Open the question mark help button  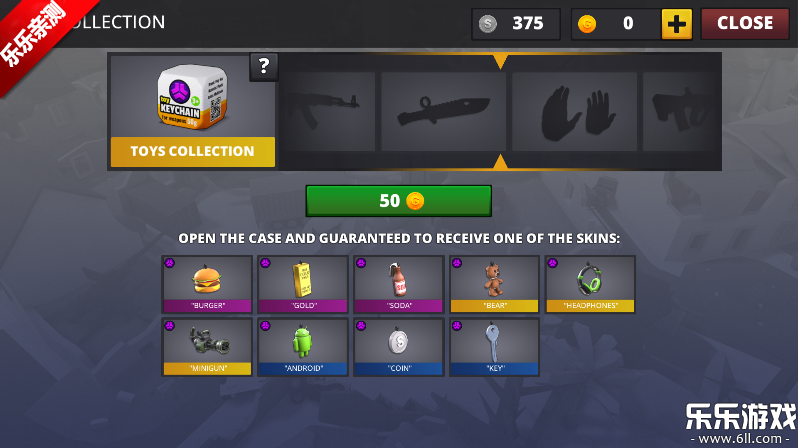coord(264,67)
